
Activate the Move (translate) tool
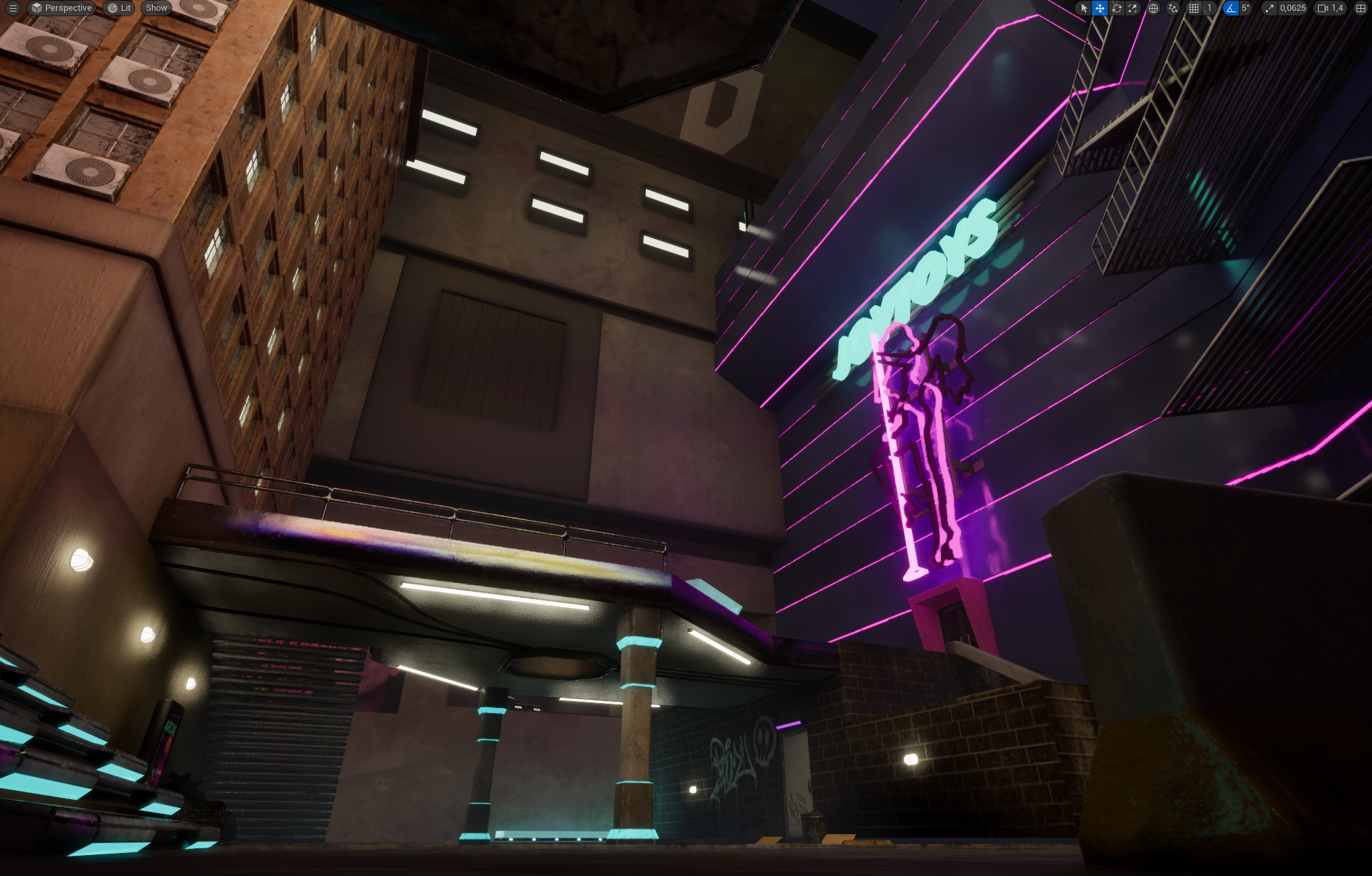click(x=1099, y=8)
